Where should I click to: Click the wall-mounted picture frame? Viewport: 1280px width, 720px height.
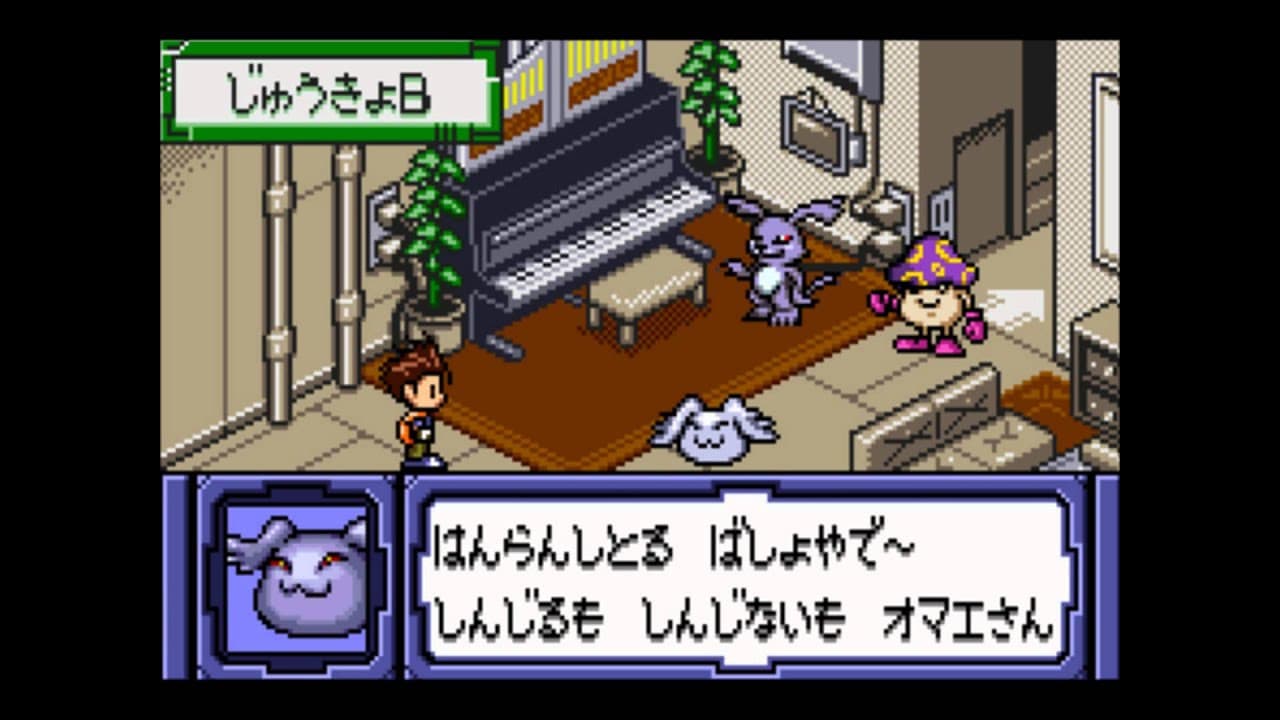[x=815, y=130]
